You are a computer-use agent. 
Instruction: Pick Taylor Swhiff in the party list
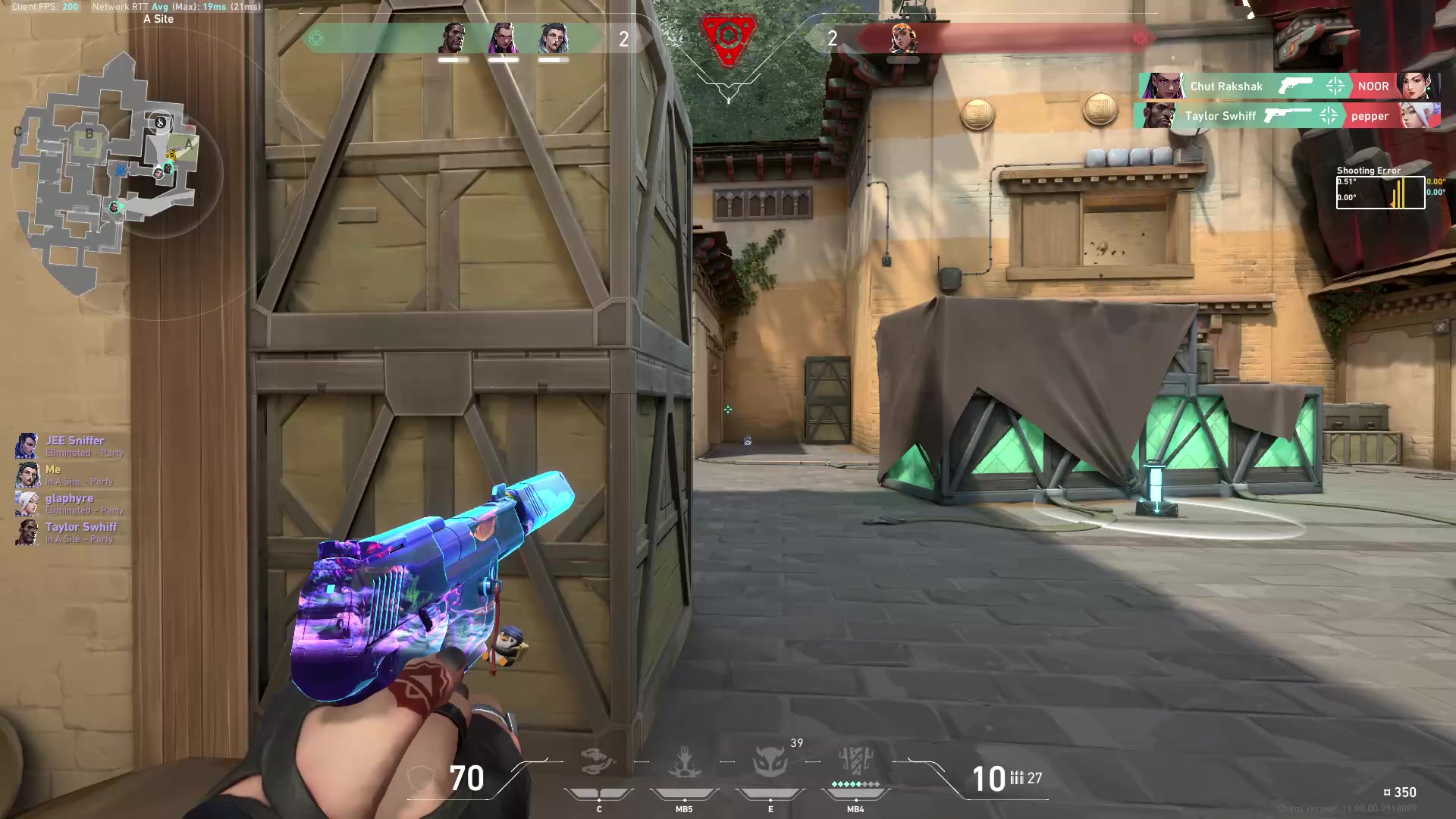(x=81, y=527)
